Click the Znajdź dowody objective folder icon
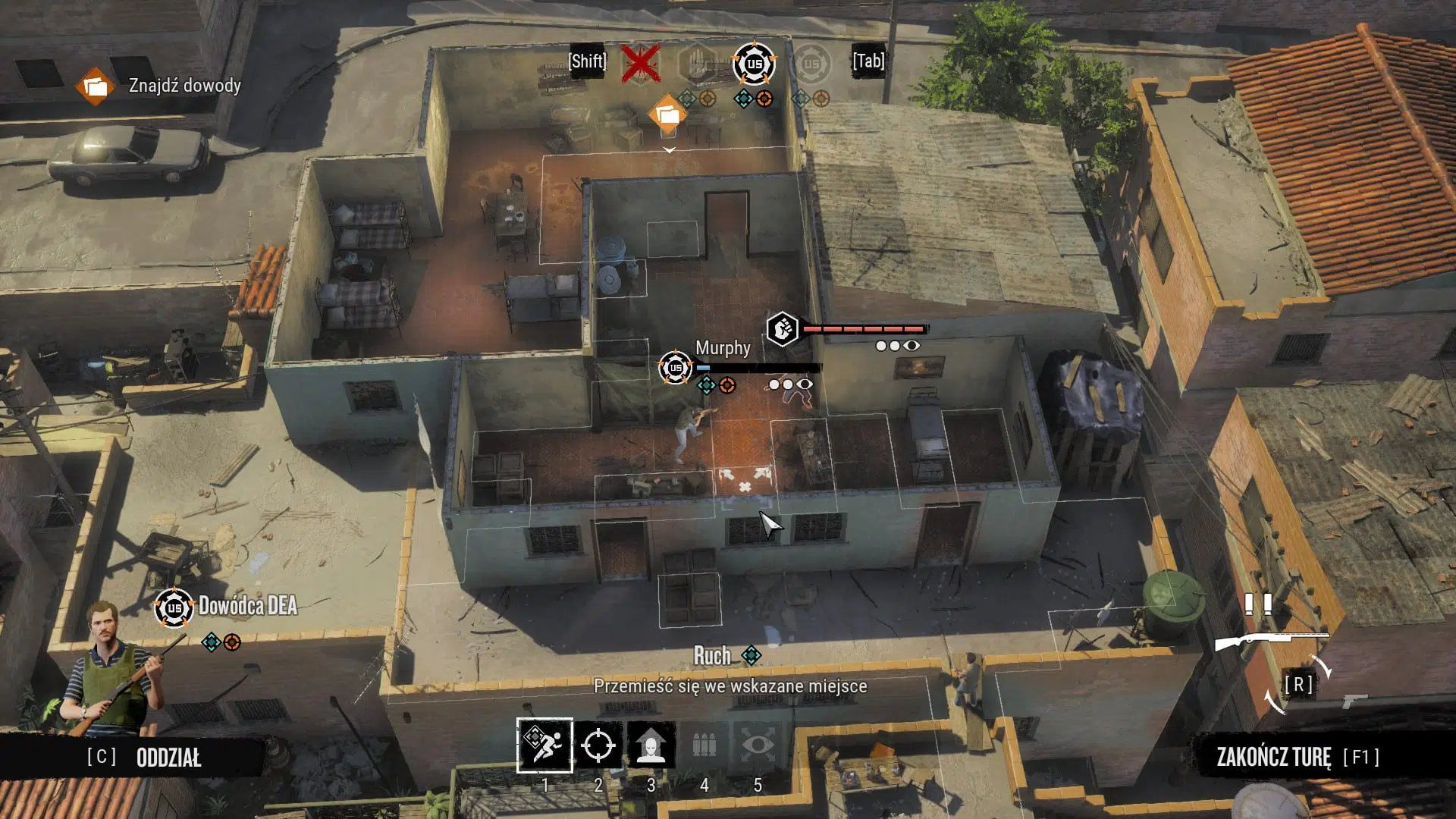1456x819 pixels. coord(96,86)
